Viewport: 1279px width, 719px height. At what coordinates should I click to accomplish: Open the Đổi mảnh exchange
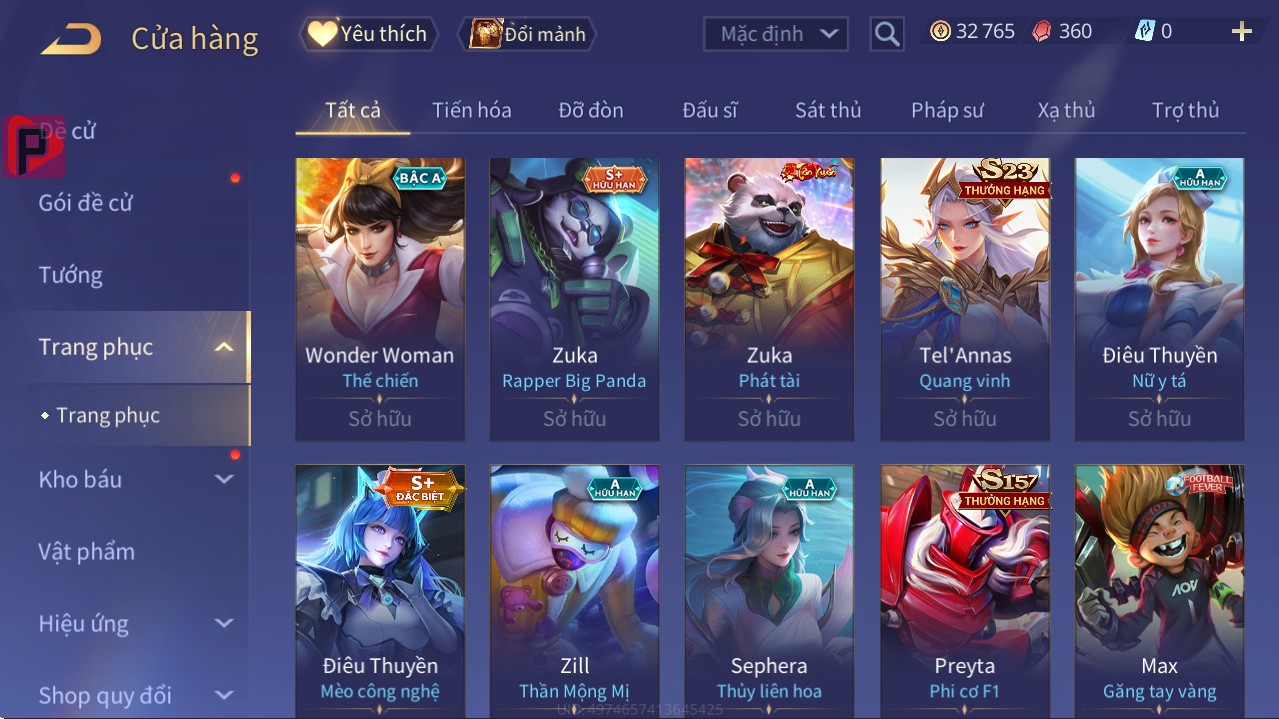coord(527,34)
